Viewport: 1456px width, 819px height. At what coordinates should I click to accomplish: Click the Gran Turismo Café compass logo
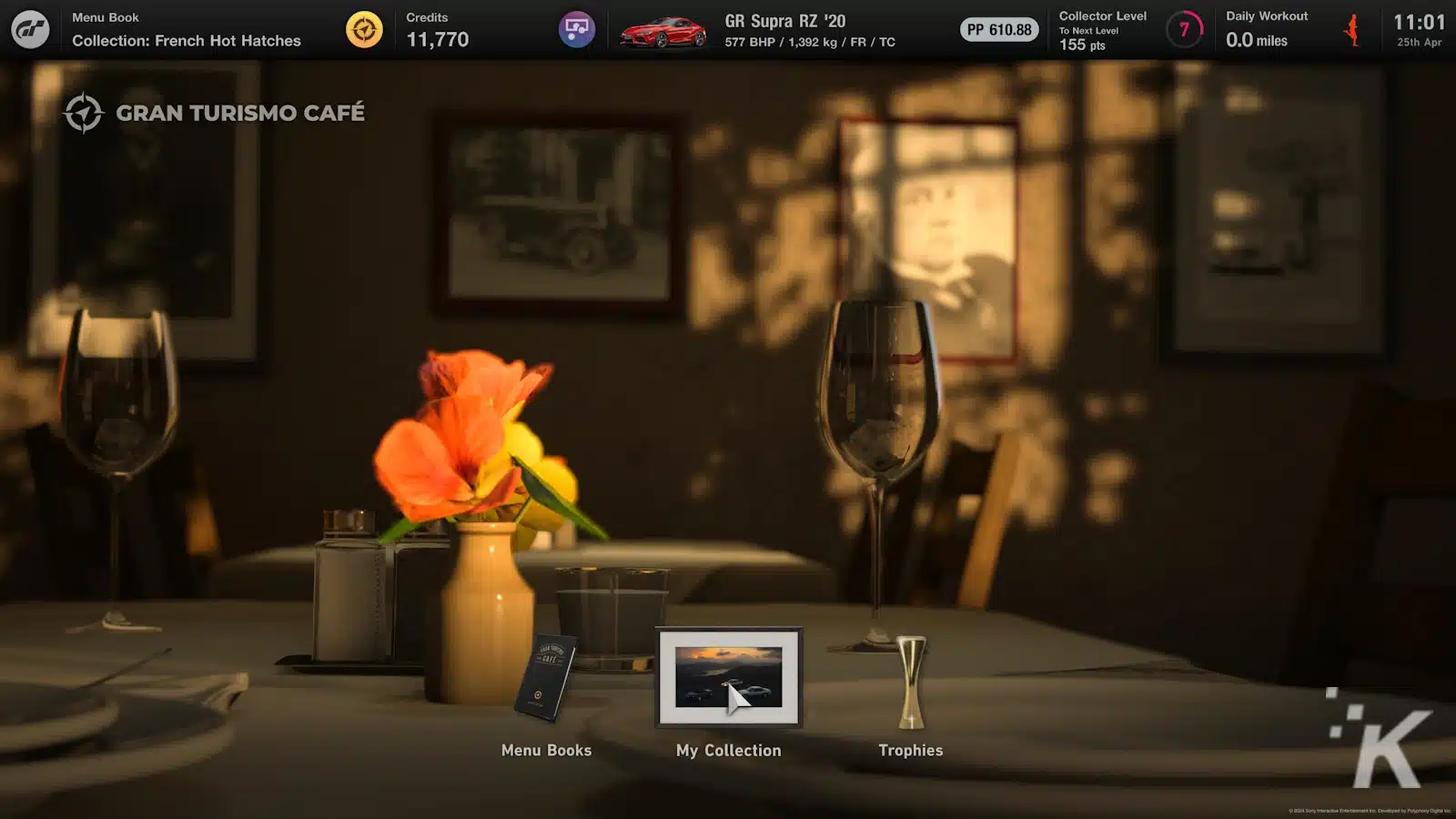point(86,113)
